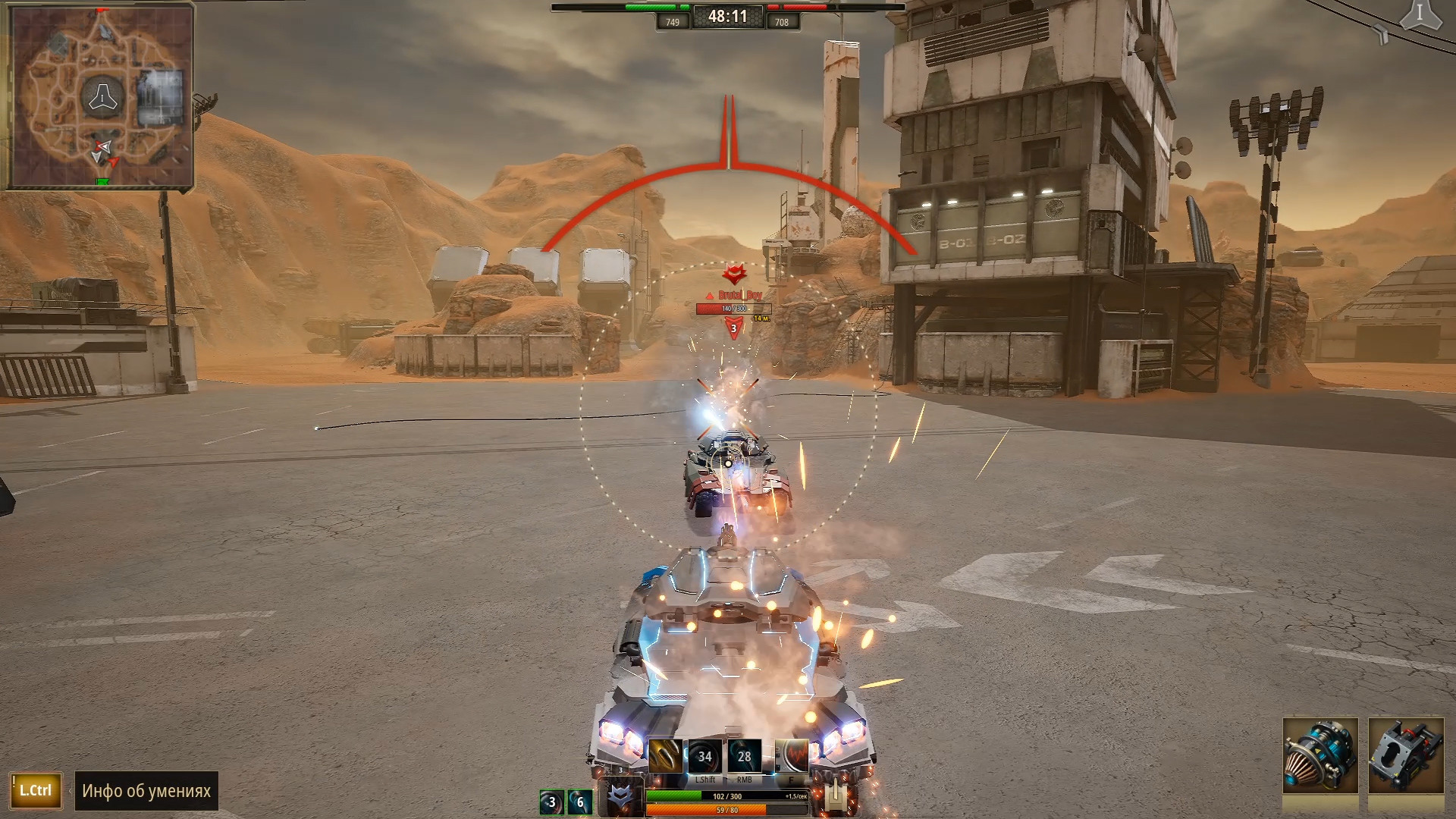1456x819 pixels.
Task: Select the grey mechanical block module slot
Action: click(x=1406, y=756)
